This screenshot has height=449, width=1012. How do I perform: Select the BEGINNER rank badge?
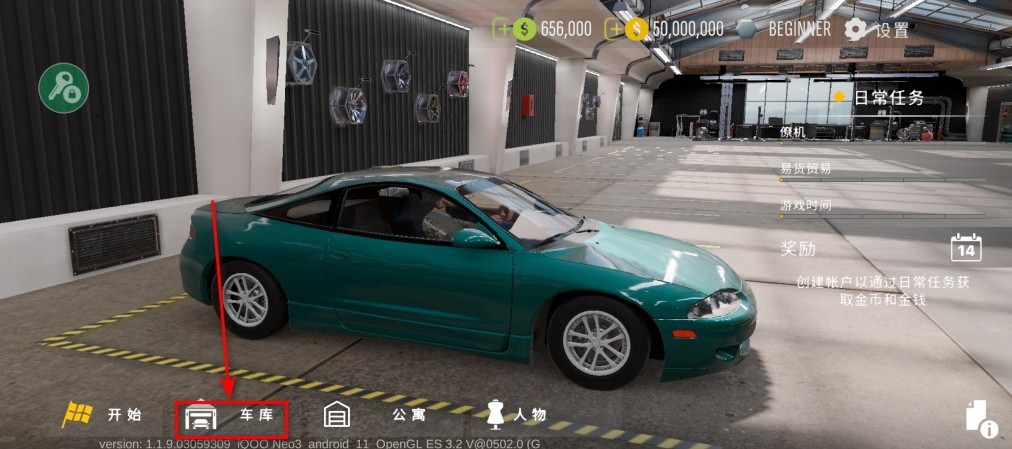tap(787, 29)
